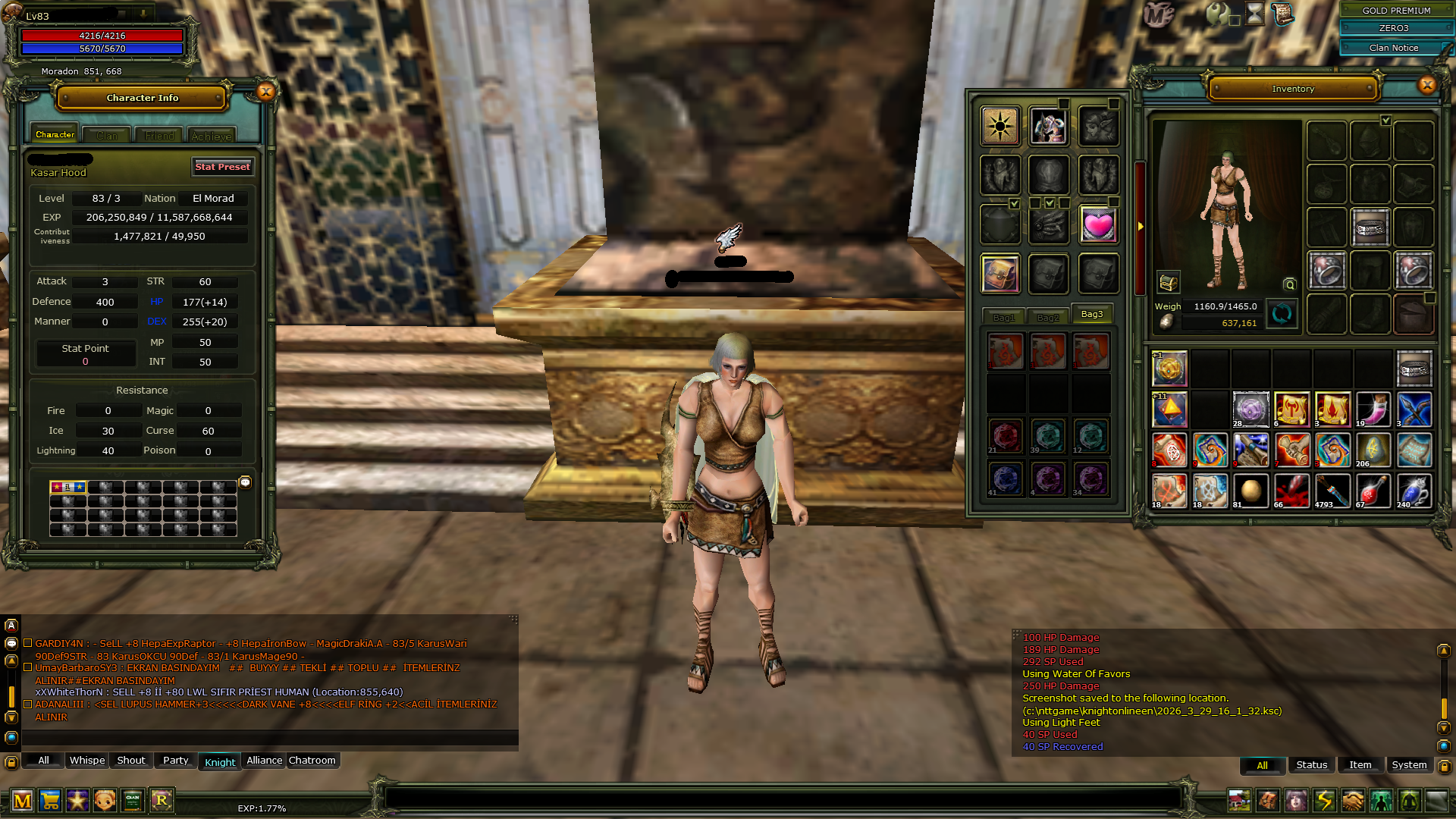Toggle the checkbox above the cauldron skill icon
Screen dimensions: 1456x819
coord(1014,204)
